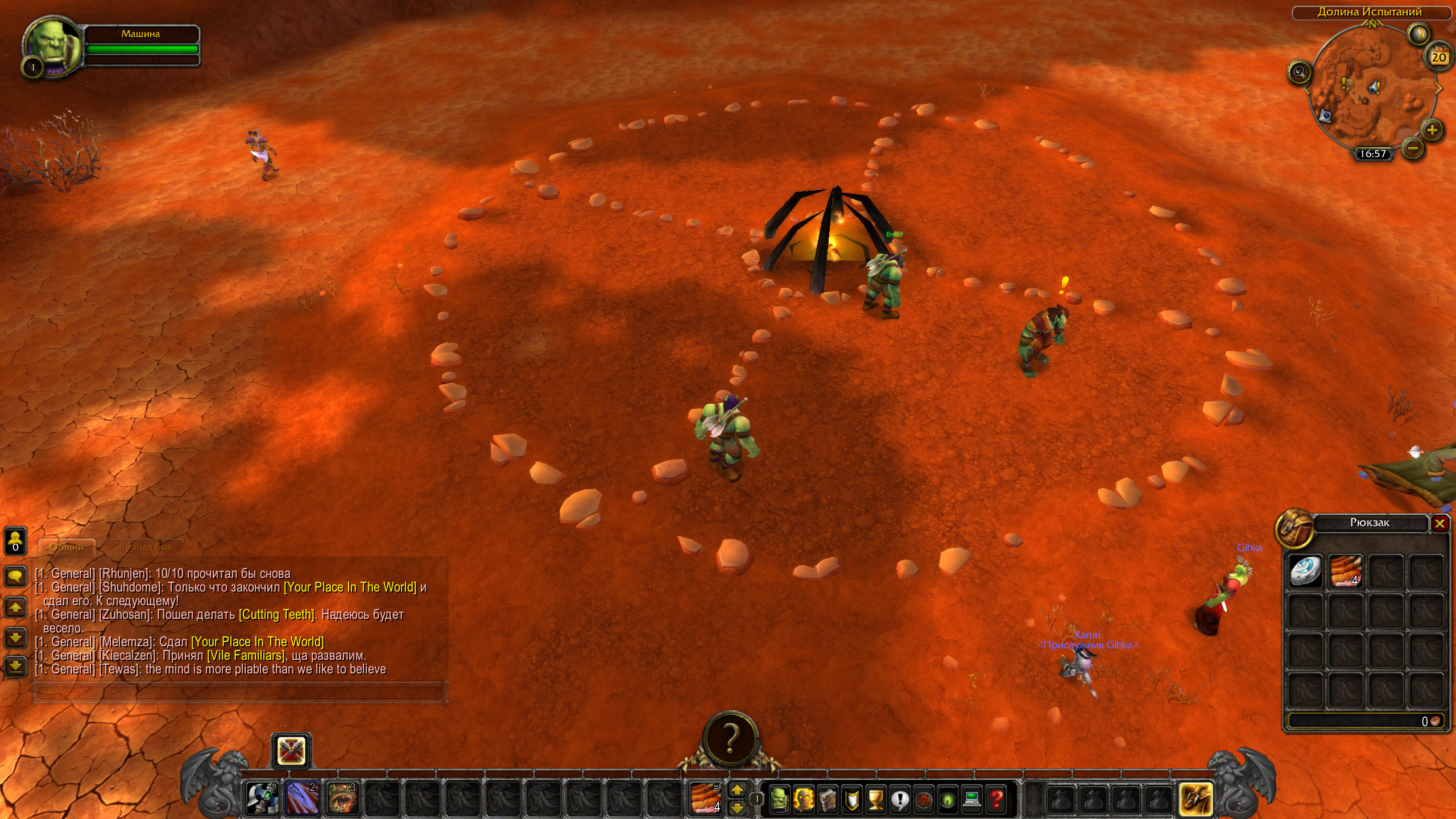Switch to the Журнал боя chat tab
Screen dimensions: 1456x819
click(x=143, y=547)
